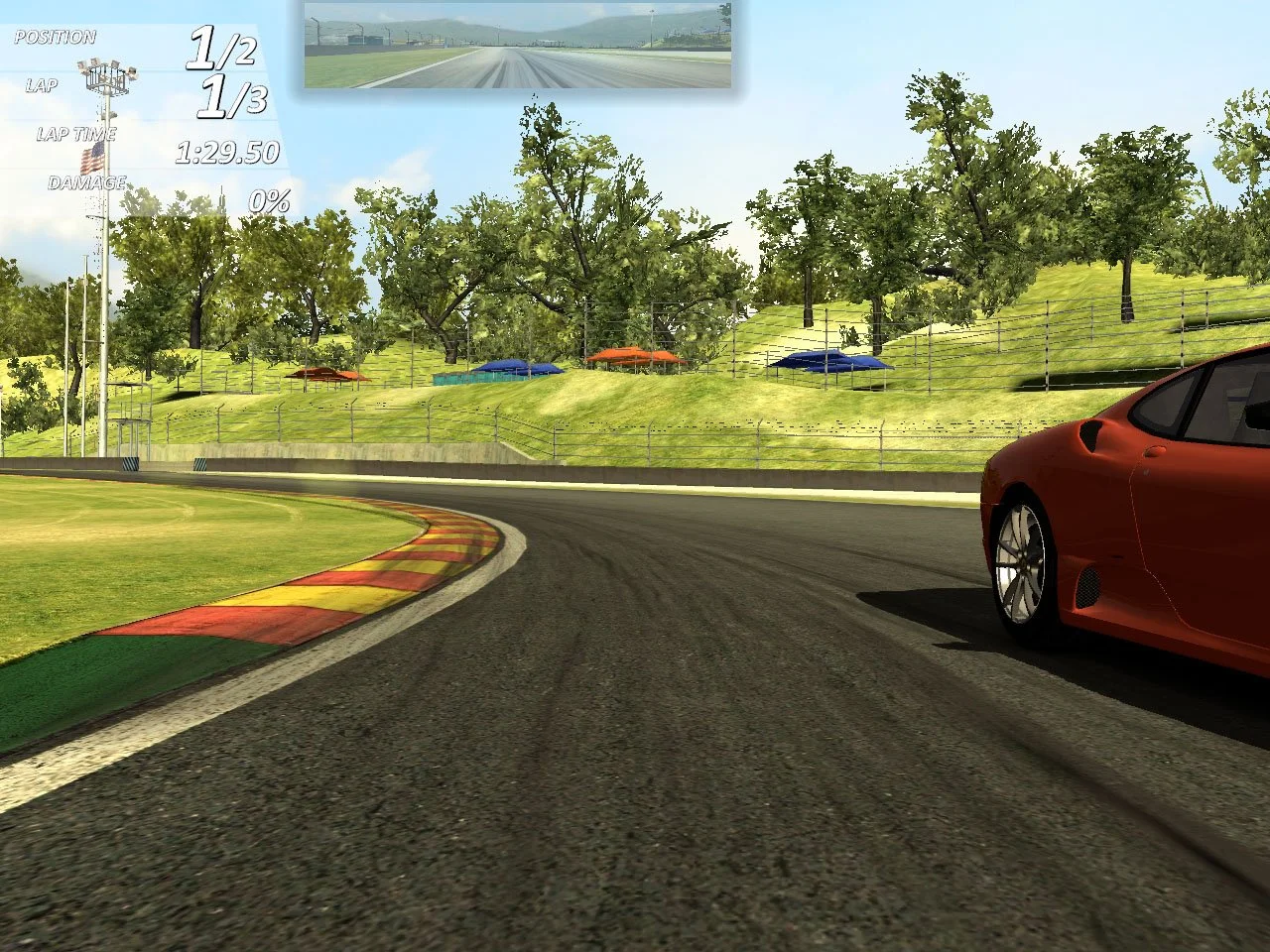This screenshot has width=1270, height=952.
Task: Click the 1:29.50 lap time value
Action: click(x=227, y=152)
